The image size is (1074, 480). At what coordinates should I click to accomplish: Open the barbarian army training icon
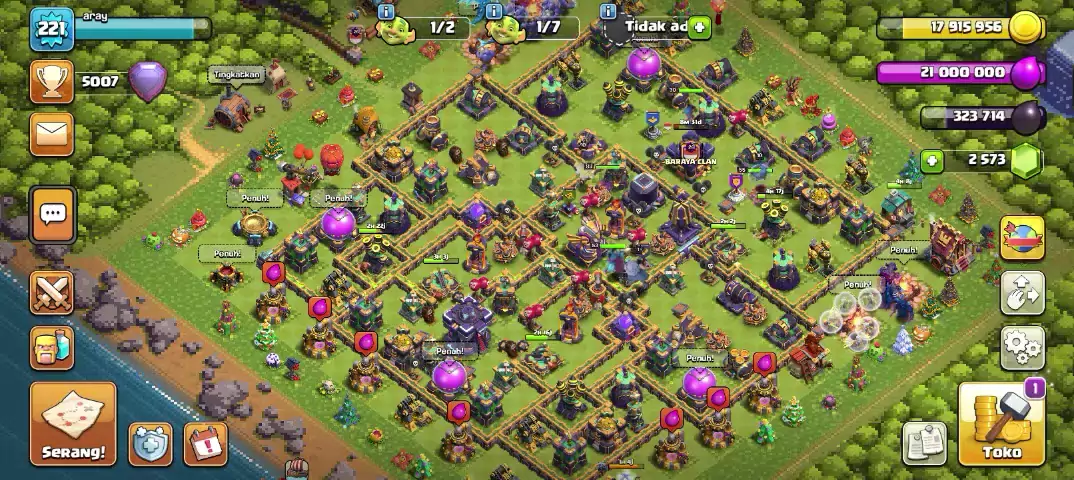pyautogui.click(x=52, y=348)
